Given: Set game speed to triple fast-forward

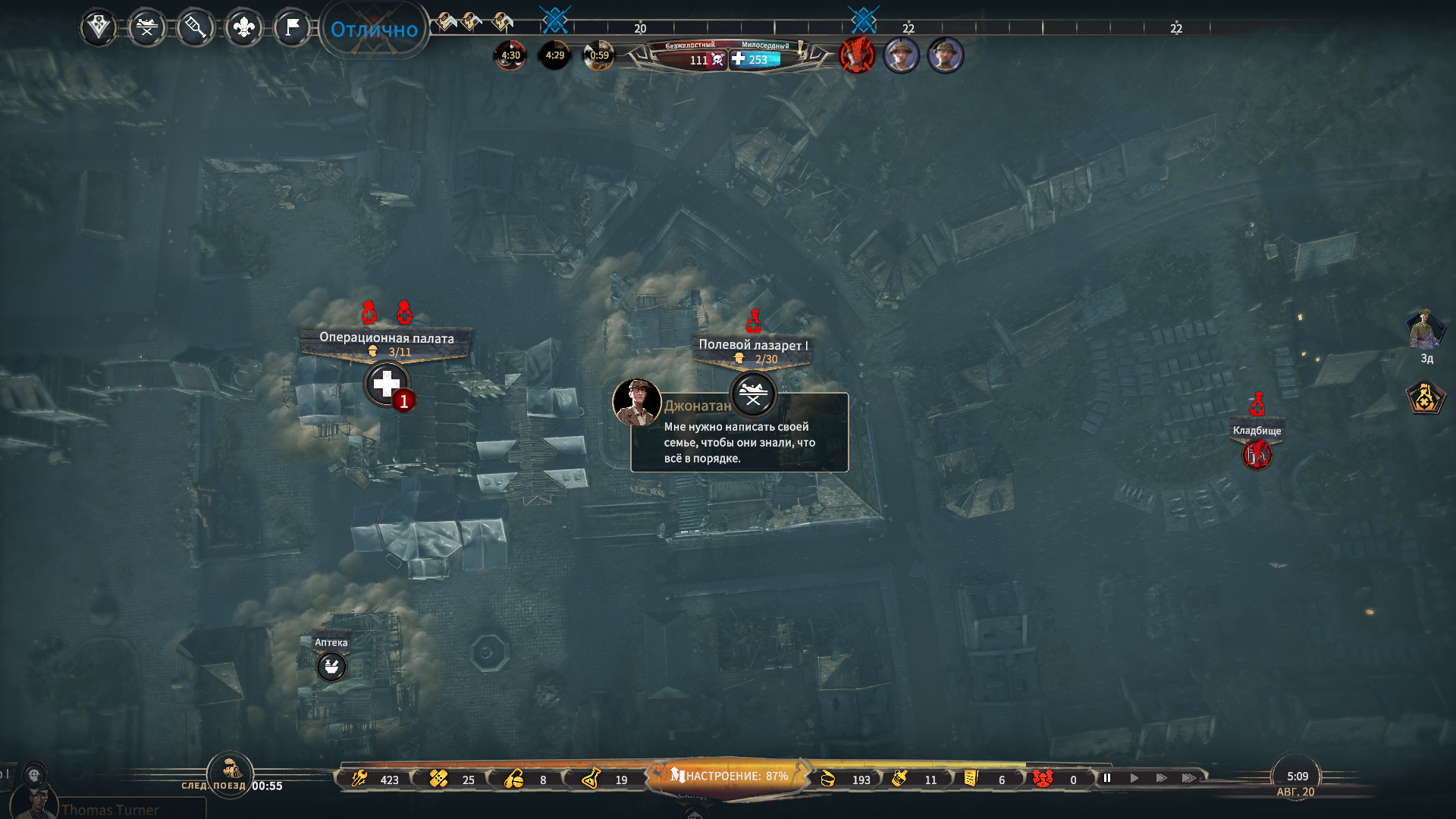Looking at the screenshot, I should 1189,778.
